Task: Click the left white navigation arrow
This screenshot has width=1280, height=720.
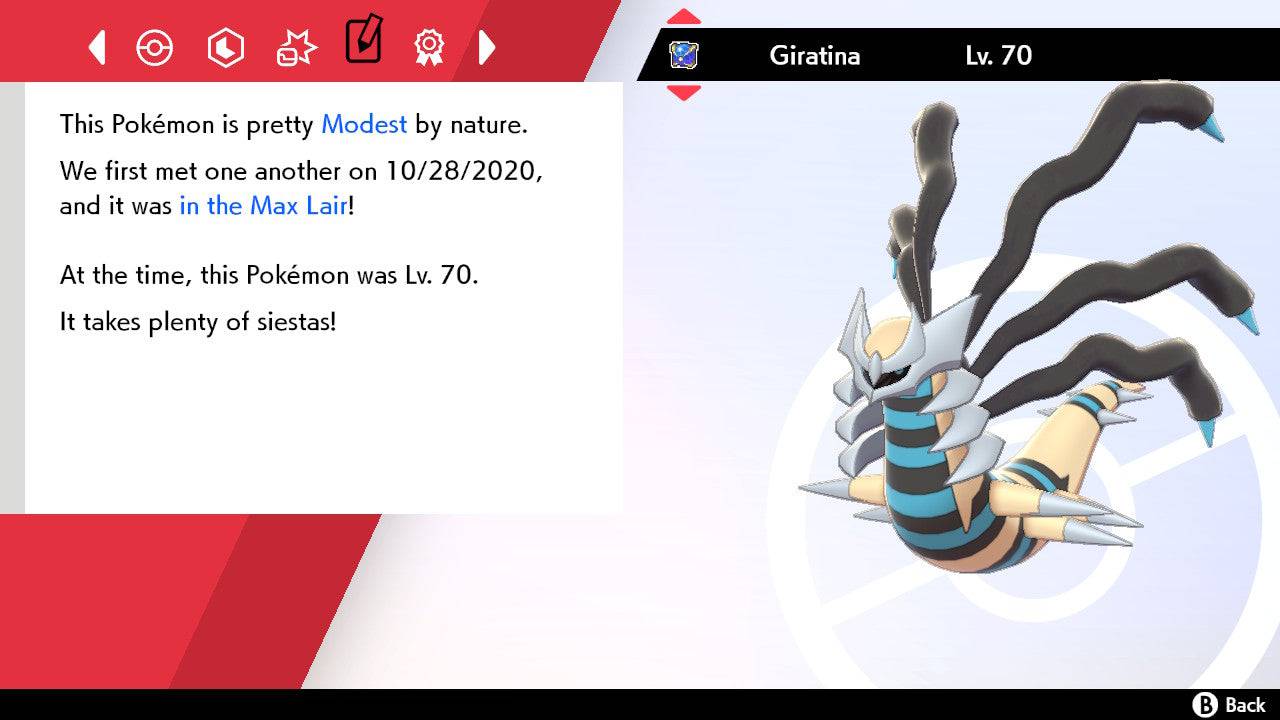Action: click(x=96, y=46)
